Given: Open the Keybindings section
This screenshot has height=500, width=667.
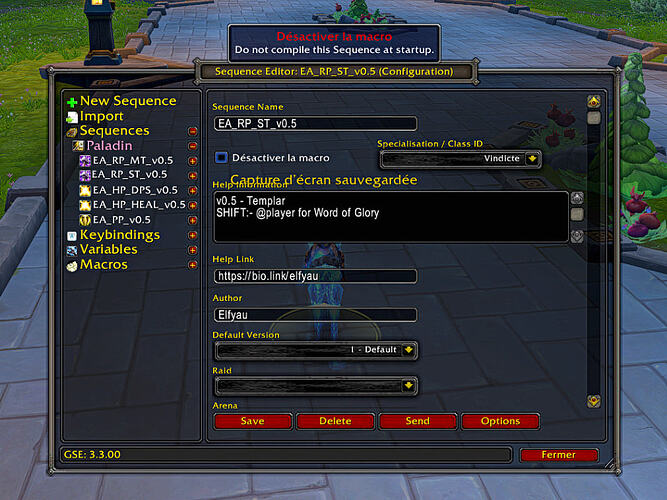Looking at the screenshot, I should (119, 235).
